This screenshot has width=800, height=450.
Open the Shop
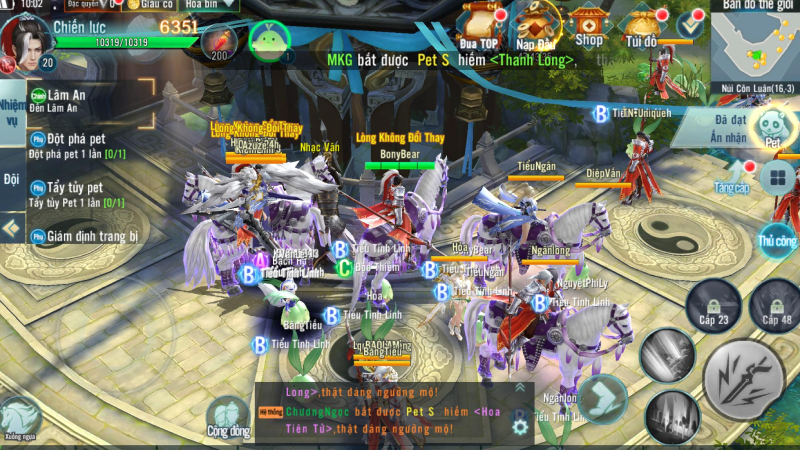click(x=589, y=24)
